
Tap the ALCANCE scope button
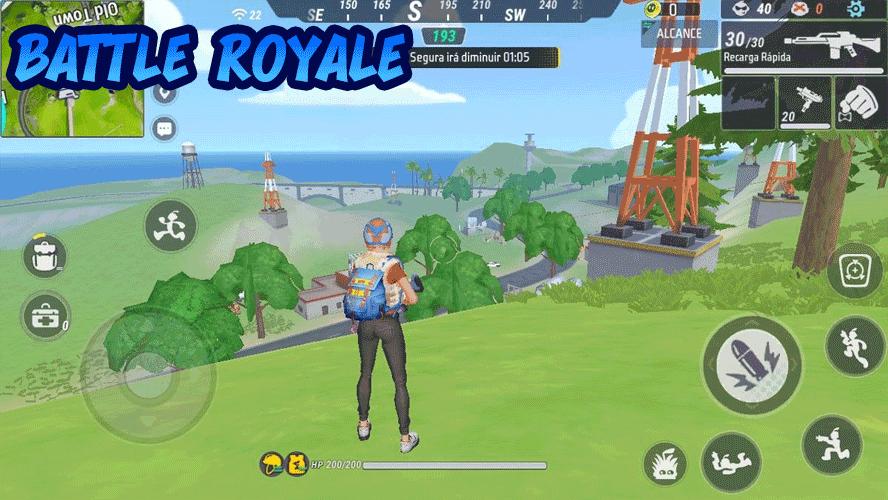coord(679,31)
